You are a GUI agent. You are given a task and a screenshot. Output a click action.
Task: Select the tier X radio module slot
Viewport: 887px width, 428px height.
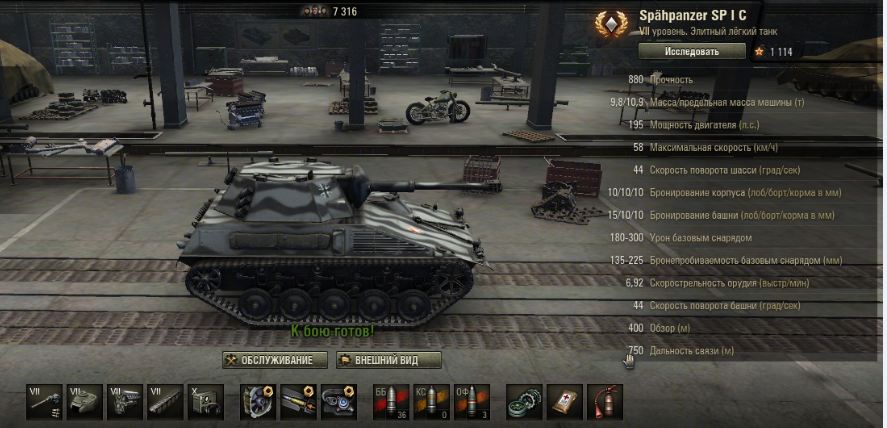click(205, 401)
